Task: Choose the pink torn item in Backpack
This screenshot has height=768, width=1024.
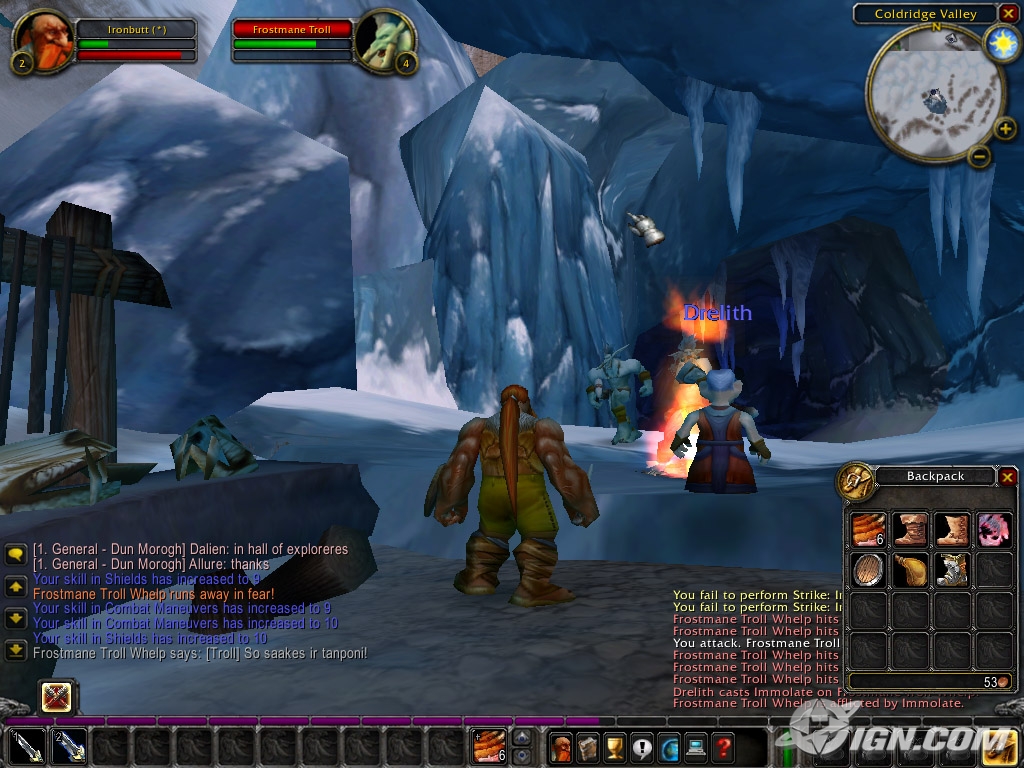Action: point(993,529)
